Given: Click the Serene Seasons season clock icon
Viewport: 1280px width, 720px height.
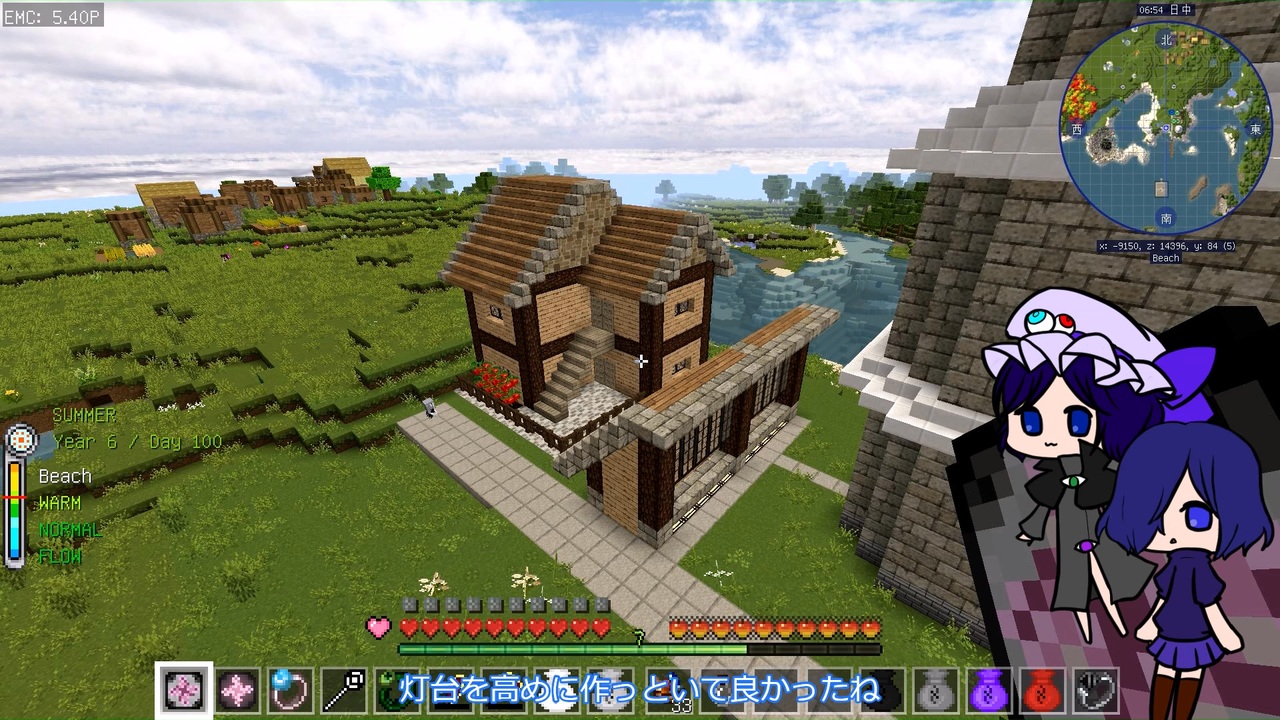Looking at the screenshot, I should (22, 438).
